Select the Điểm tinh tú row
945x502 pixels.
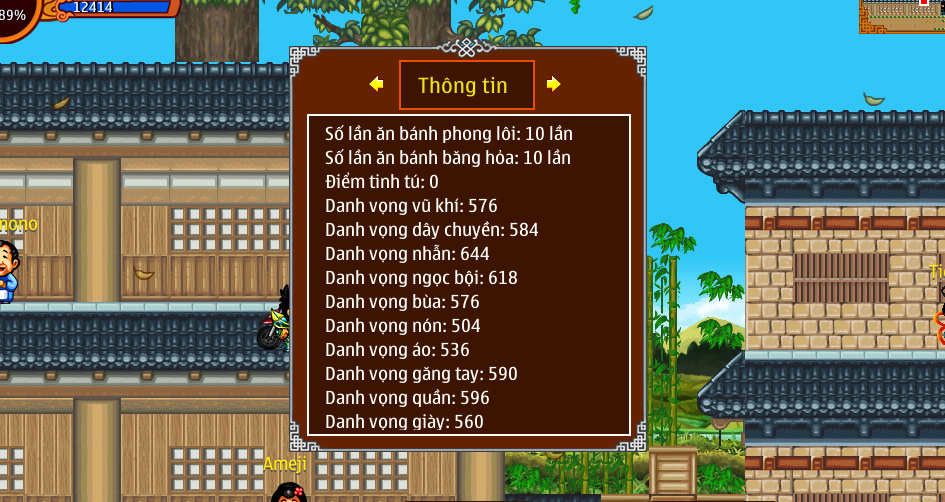pyautogui.click(x=382, y=182)
